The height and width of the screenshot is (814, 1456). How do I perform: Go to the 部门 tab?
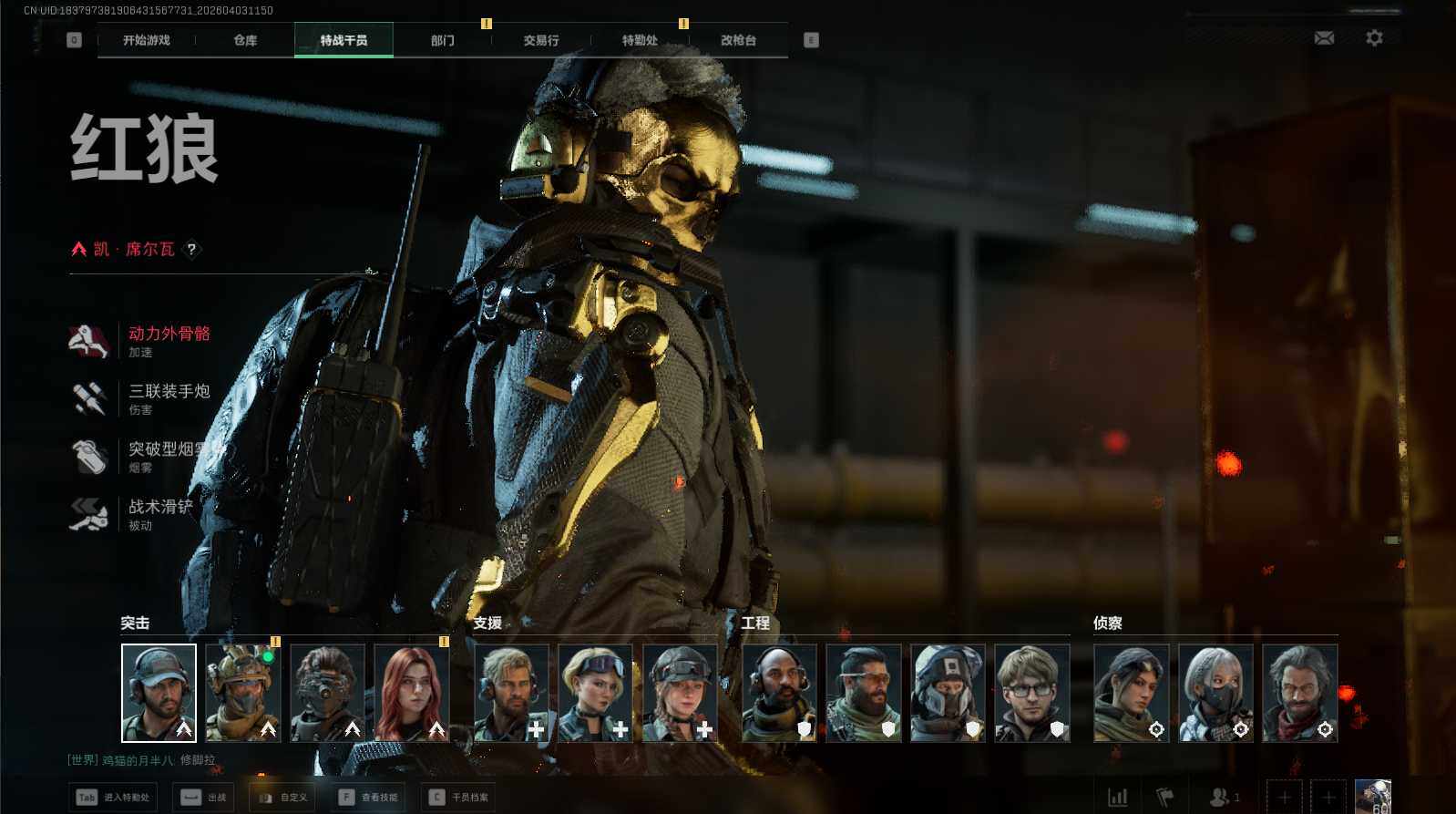point(443,40)
